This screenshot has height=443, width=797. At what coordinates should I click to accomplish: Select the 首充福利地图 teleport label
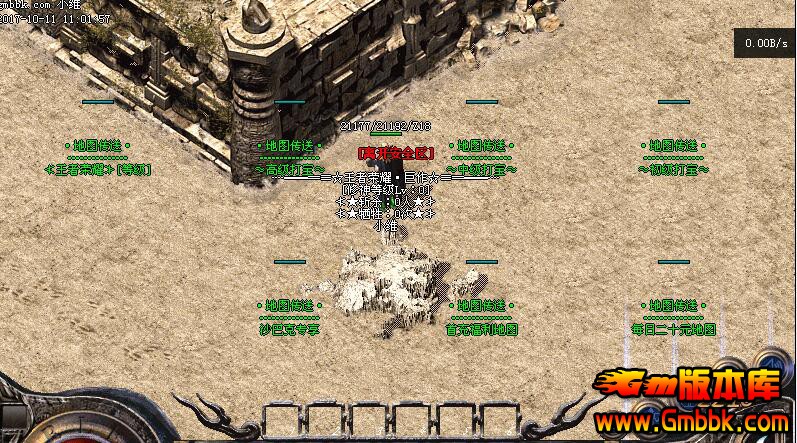481,329
